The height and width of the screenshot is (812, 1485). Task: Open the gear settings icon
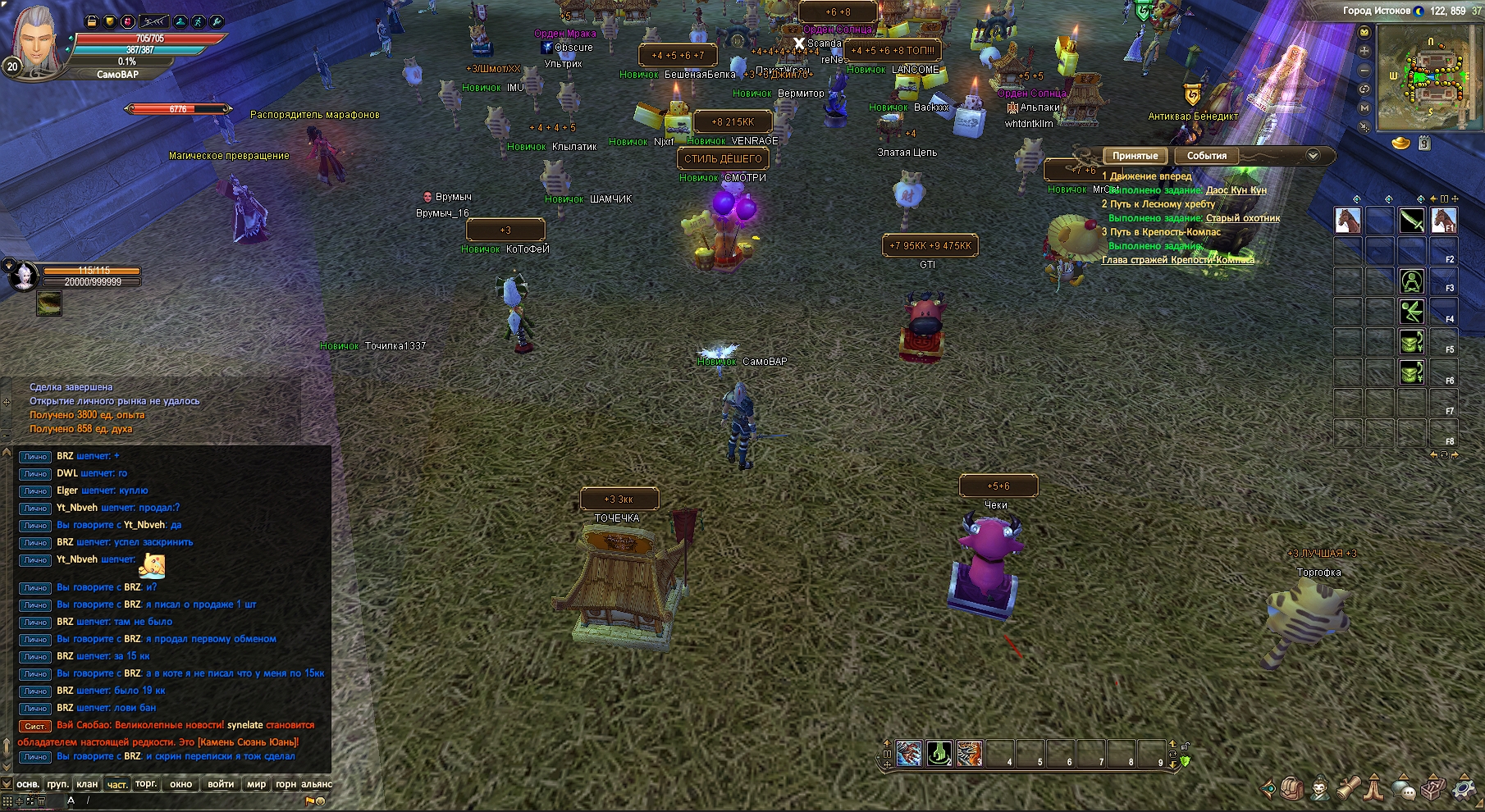[1464, 789]
